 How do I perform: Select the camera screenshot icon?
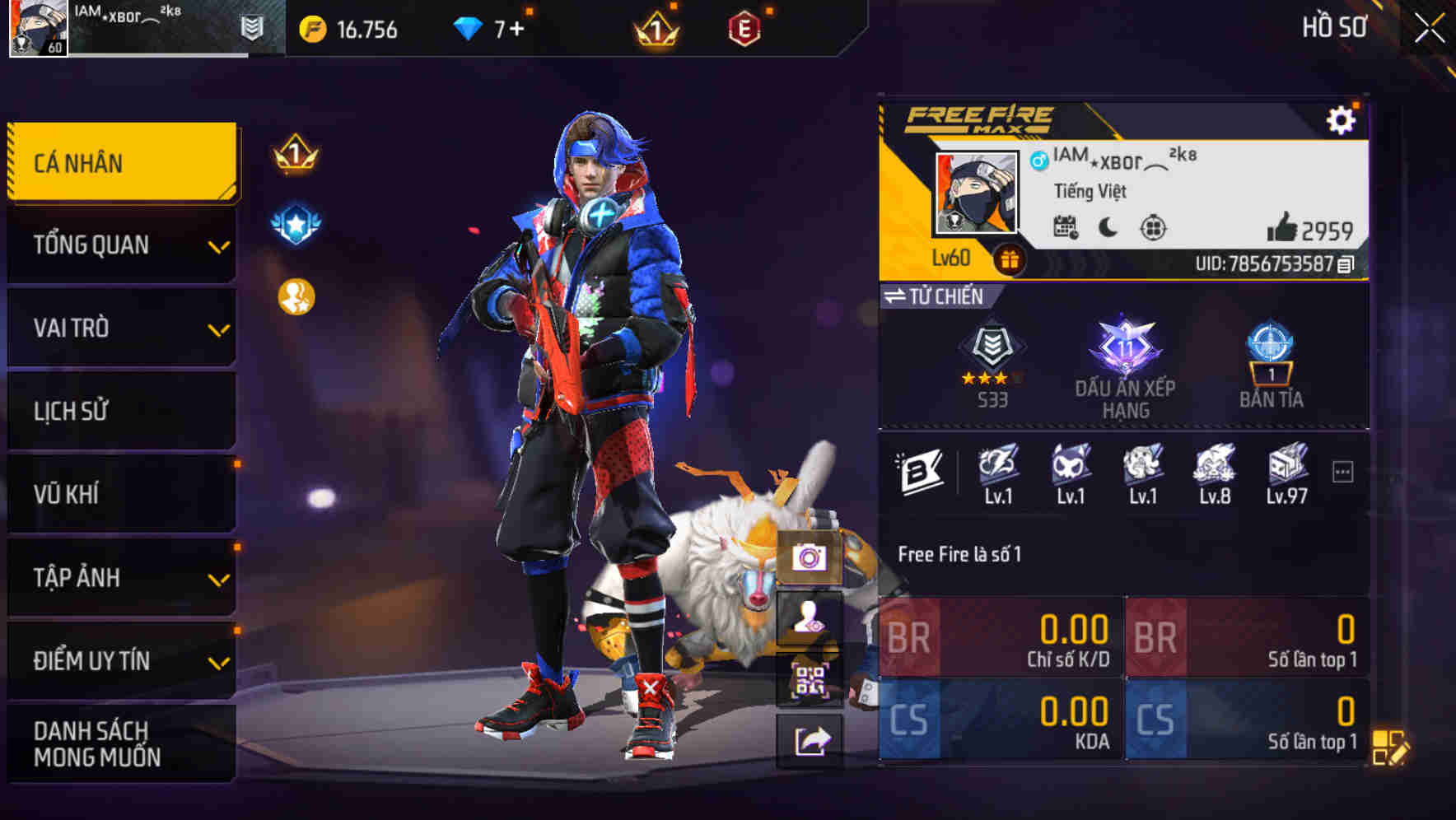tap(811, 559)
